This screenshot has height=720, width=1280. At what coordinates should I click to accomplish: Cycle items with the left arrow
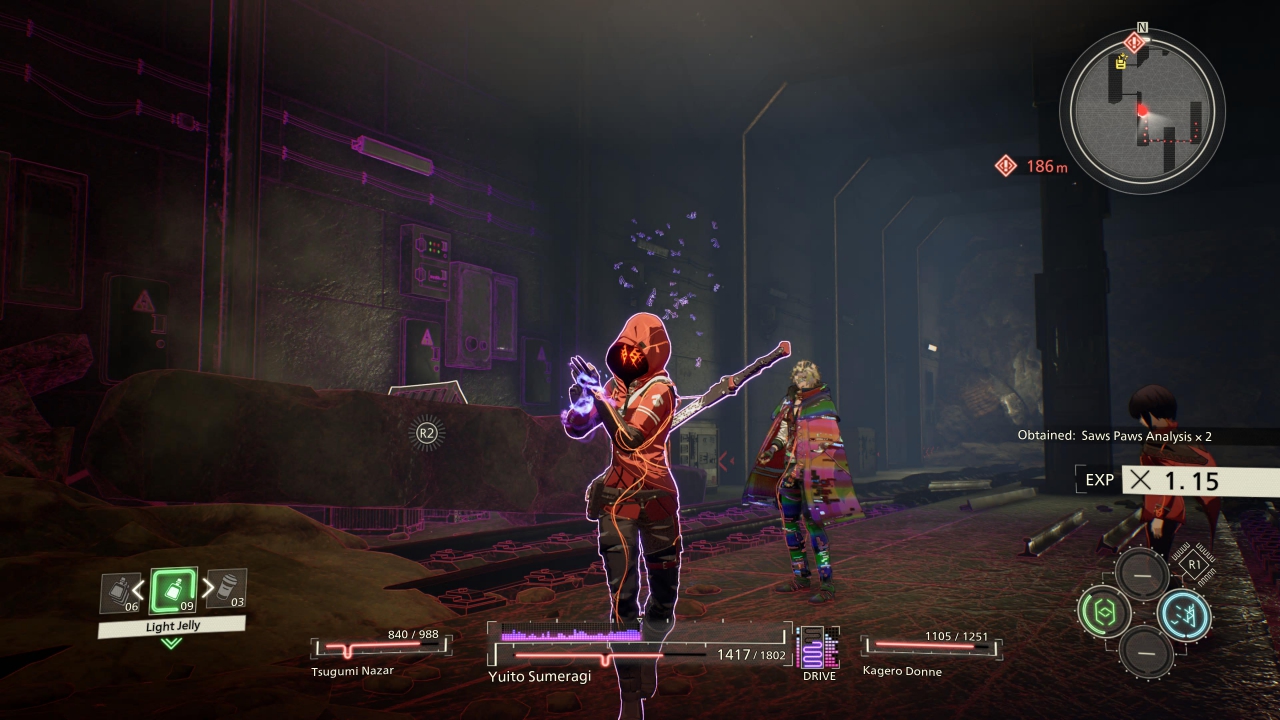pyautogui.click(x=139, y=589)
